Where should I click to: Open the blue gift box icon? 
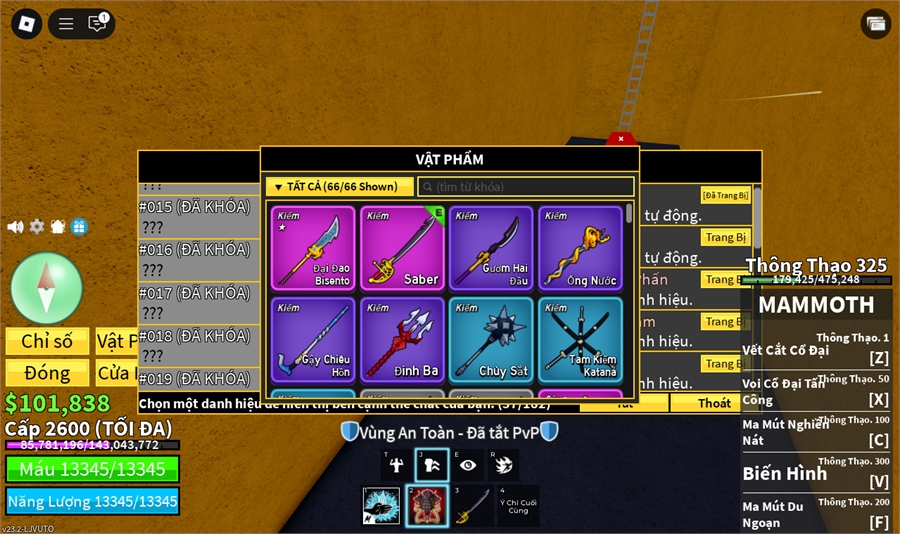pos(79,227)
